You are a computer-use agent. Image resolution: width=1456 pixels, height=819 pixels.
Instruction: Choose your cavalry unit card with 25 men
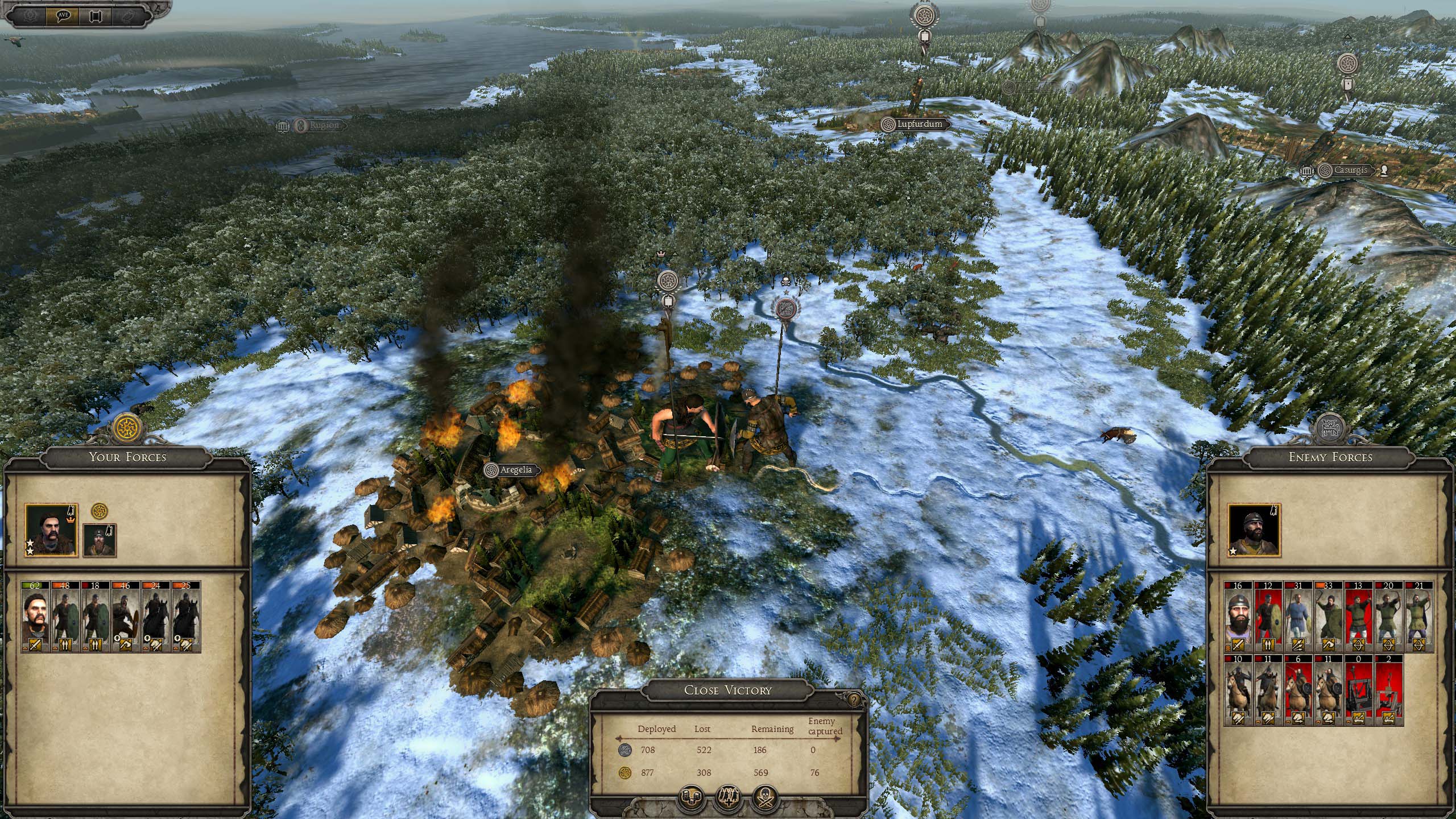pyautogui.click(x=186, y=617)
